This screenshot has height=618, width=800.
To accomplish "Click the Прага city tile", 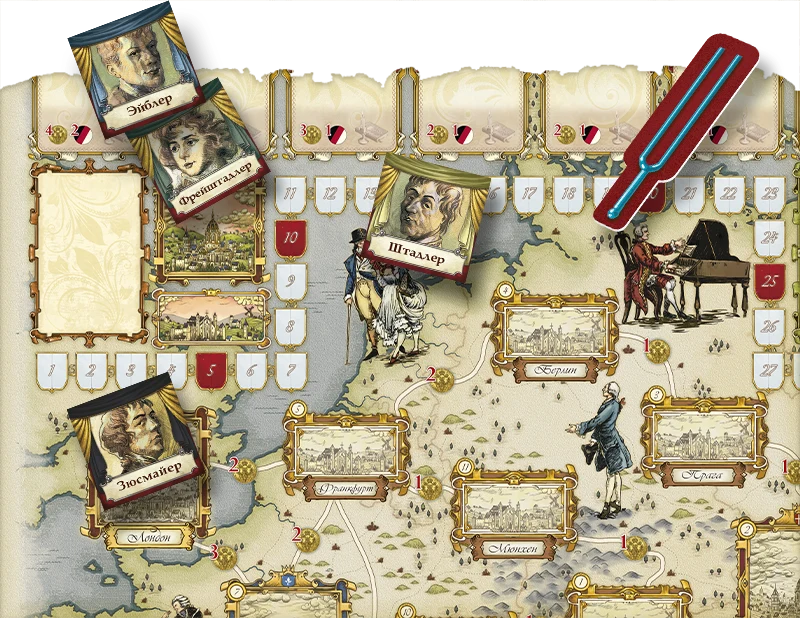I will 704,440.
